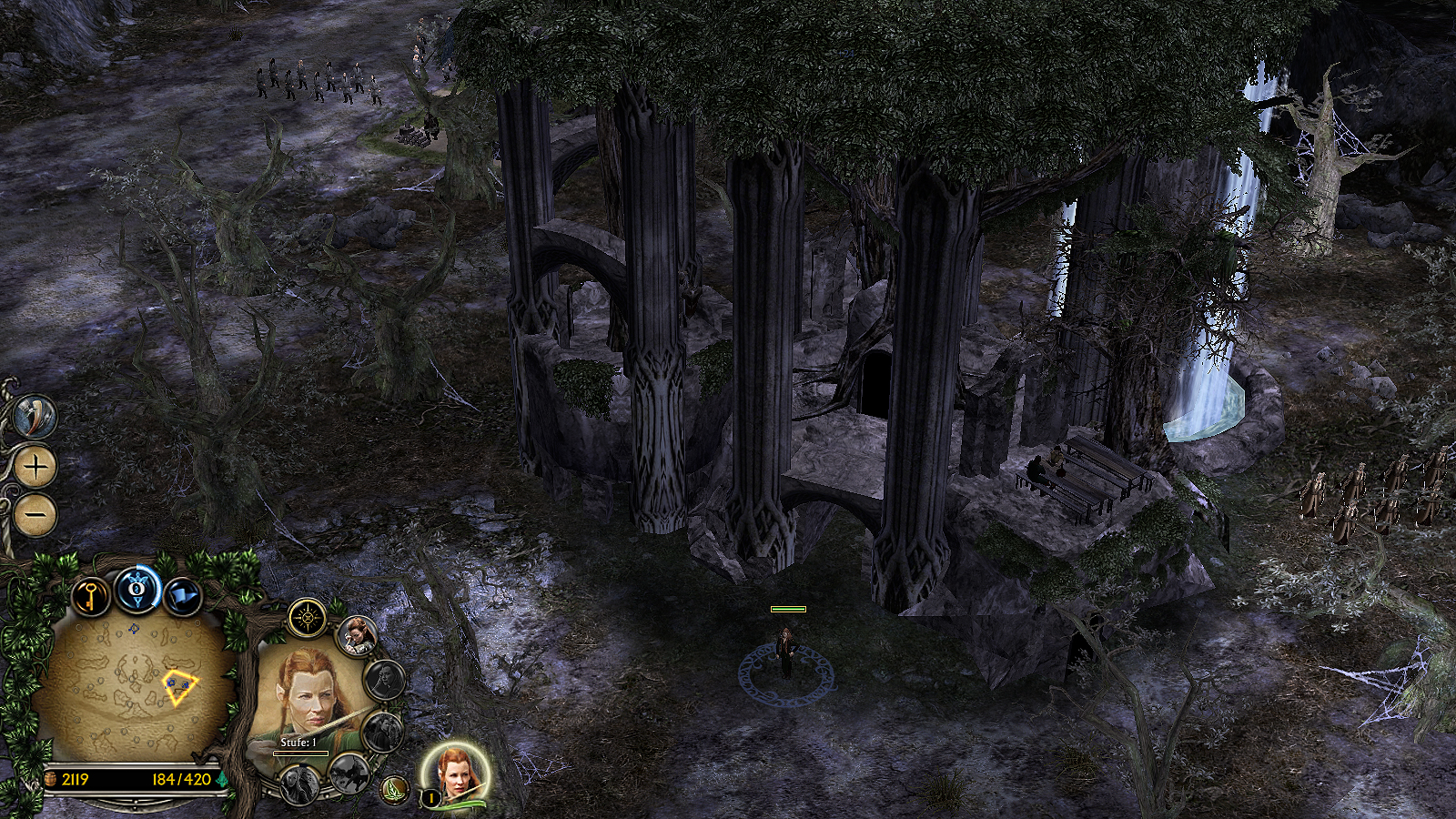Click the plus button above the minimap
1456x819 pixels.
tap(36, 467)
